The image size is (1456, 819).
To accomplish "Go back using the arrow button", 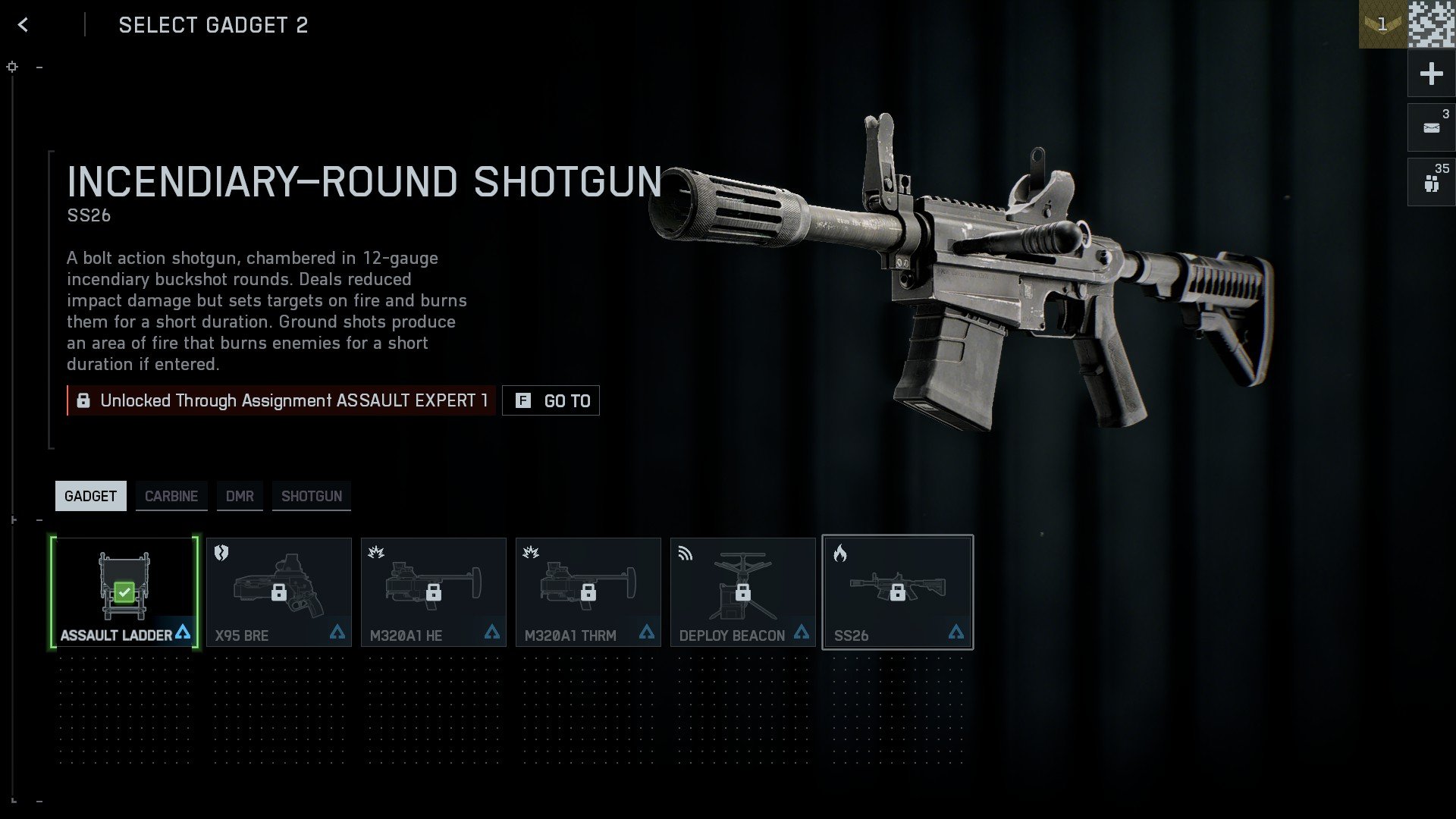I will tap(24, 24).
